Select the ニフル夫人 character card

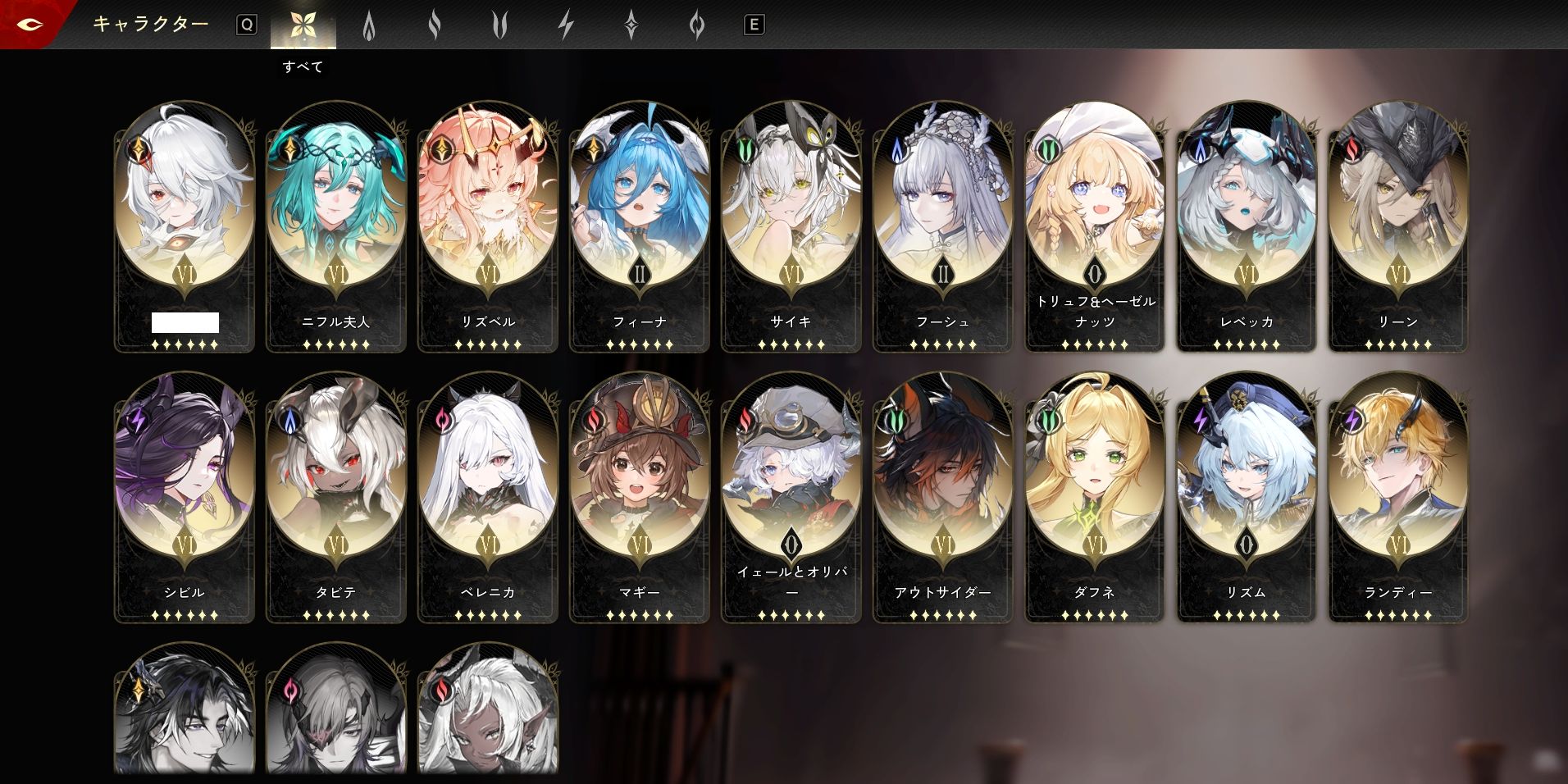[336, 226]
